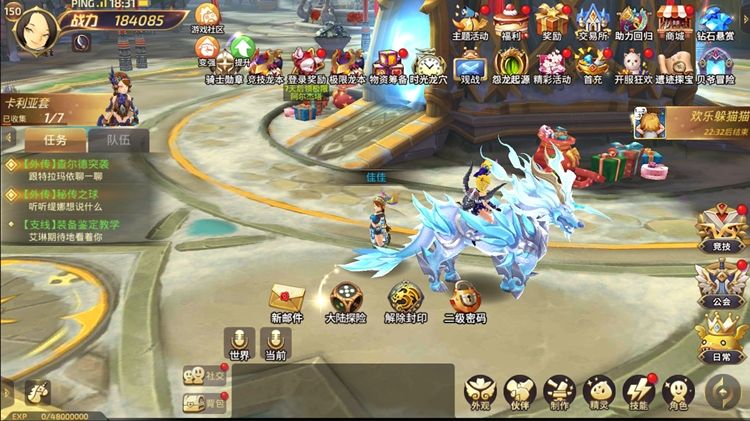Open the 交易所 trading house
This screenshot has width=750, height=421.
tap(595, 20)
